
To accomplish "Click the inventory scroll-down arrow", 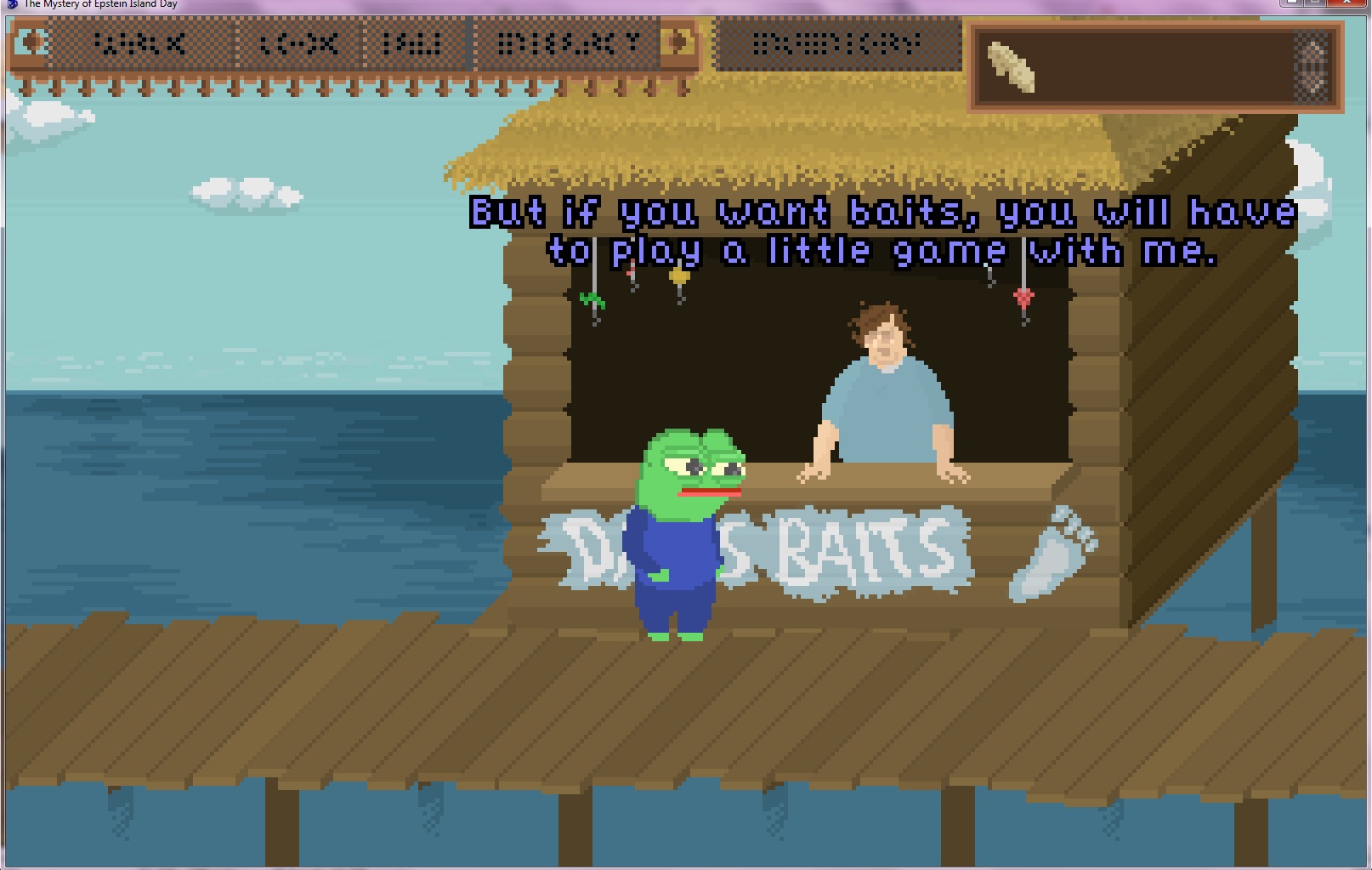I will pyautogui.click(x=1313, y=84).
